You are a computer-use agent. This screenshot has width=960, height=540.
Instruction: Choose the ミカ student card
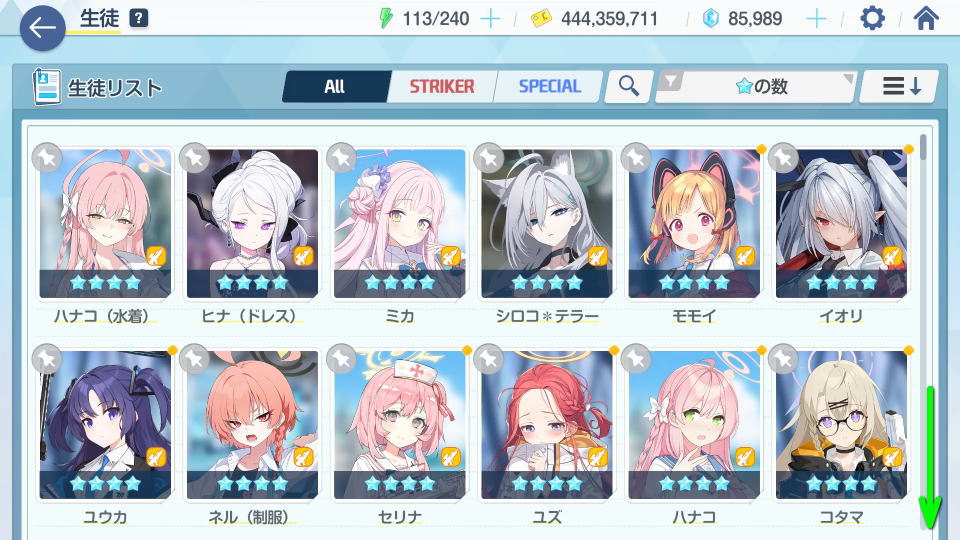[399, 224]
